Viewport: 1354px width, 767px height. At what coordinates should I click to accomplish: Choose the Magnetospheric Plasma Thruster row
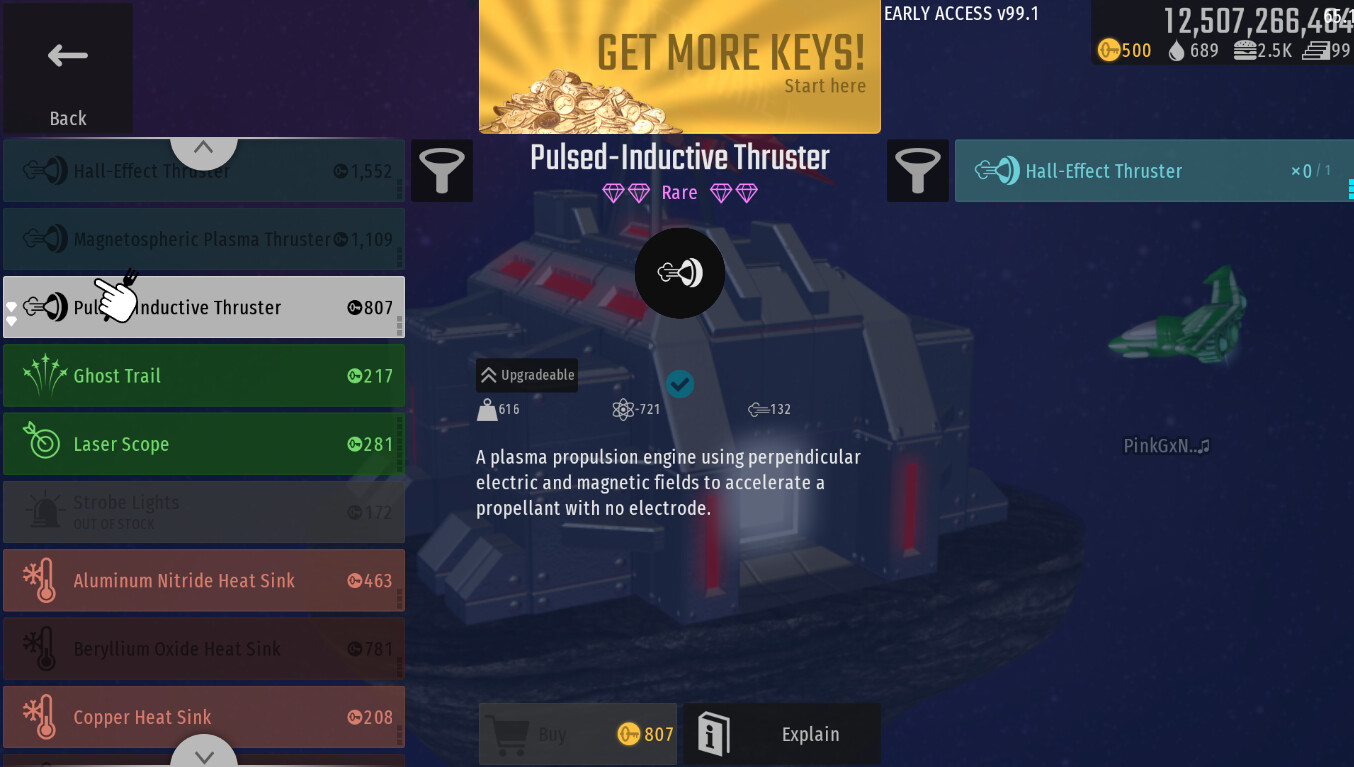[204, 240]
